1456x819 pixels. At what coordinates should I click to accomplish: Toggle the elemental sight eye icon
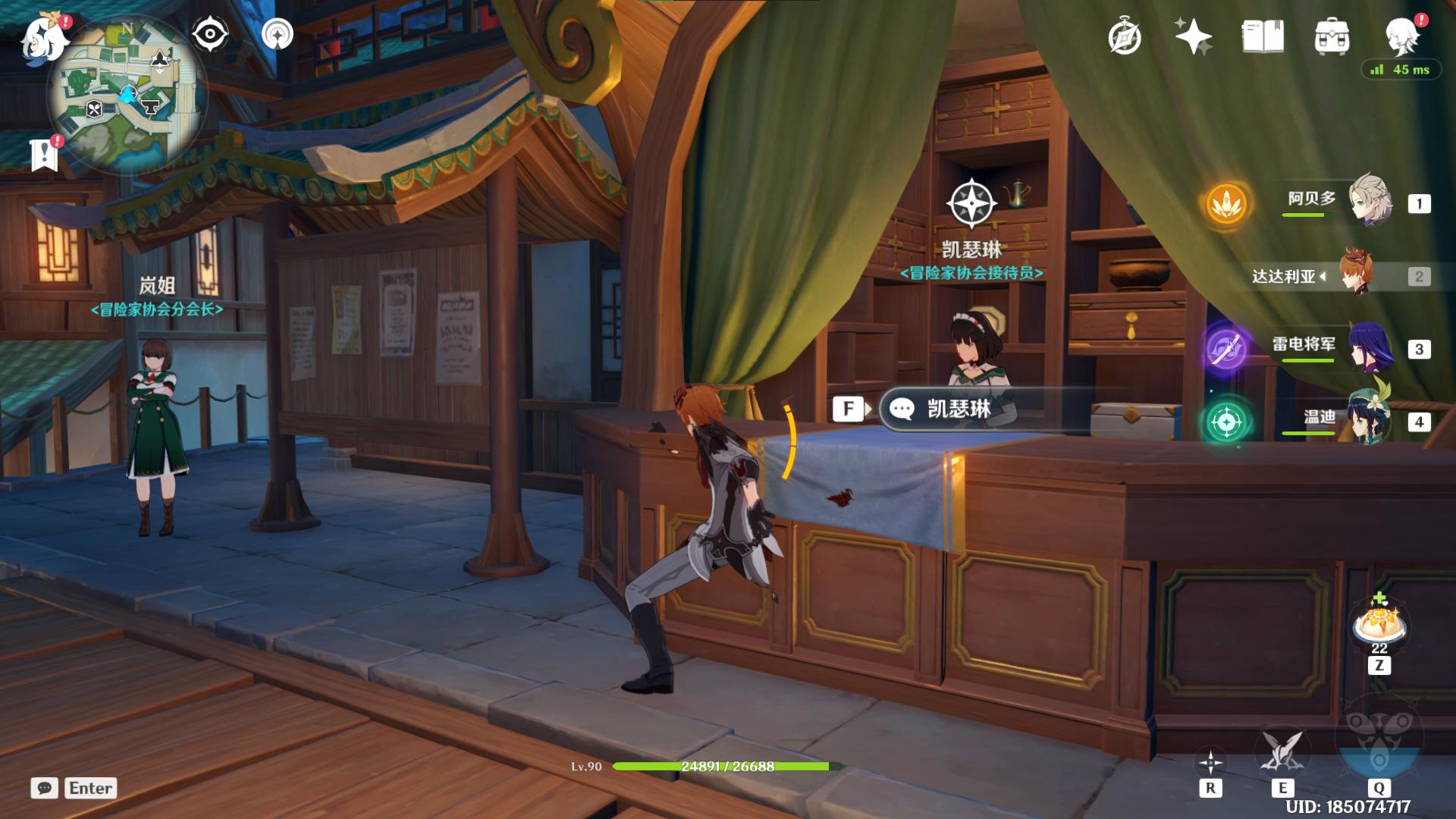(209, 34)
